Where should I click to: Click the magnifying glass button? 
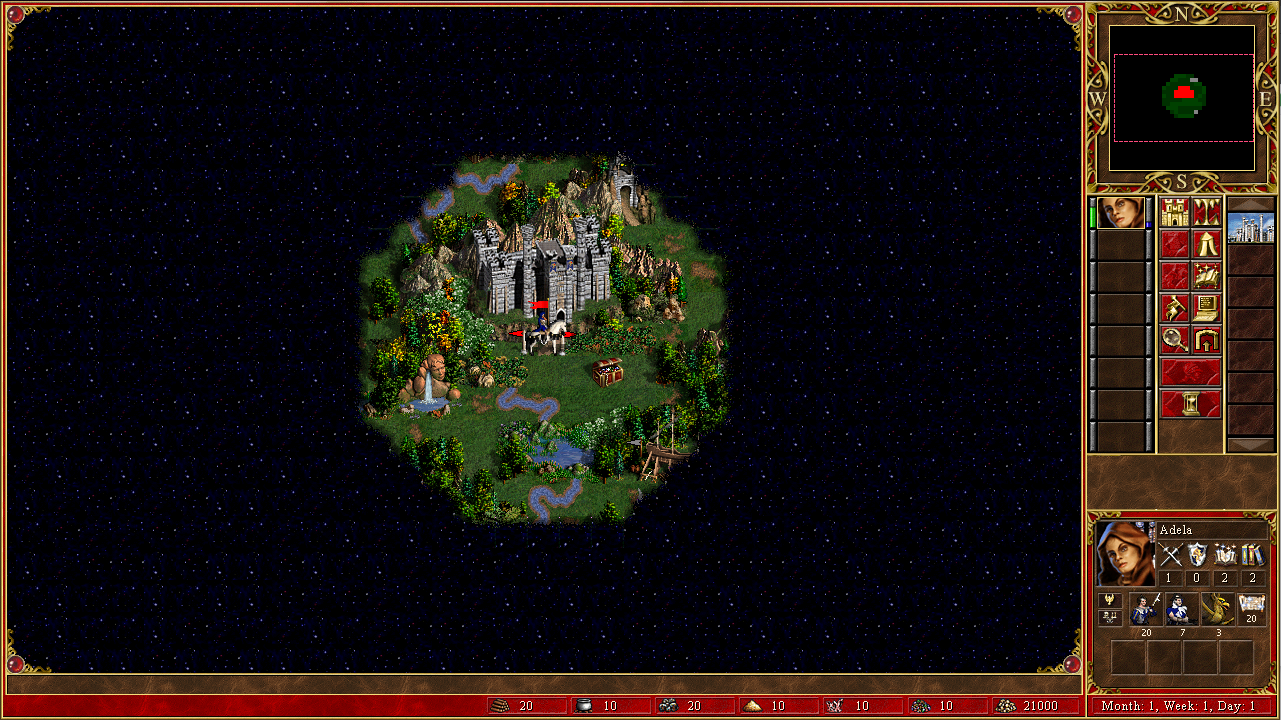tap(1175, 341)
